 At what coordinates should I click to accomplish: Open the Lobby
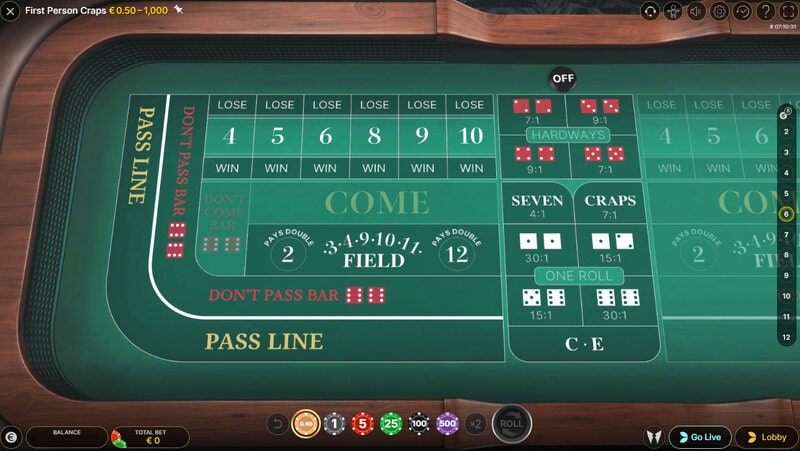766,437
